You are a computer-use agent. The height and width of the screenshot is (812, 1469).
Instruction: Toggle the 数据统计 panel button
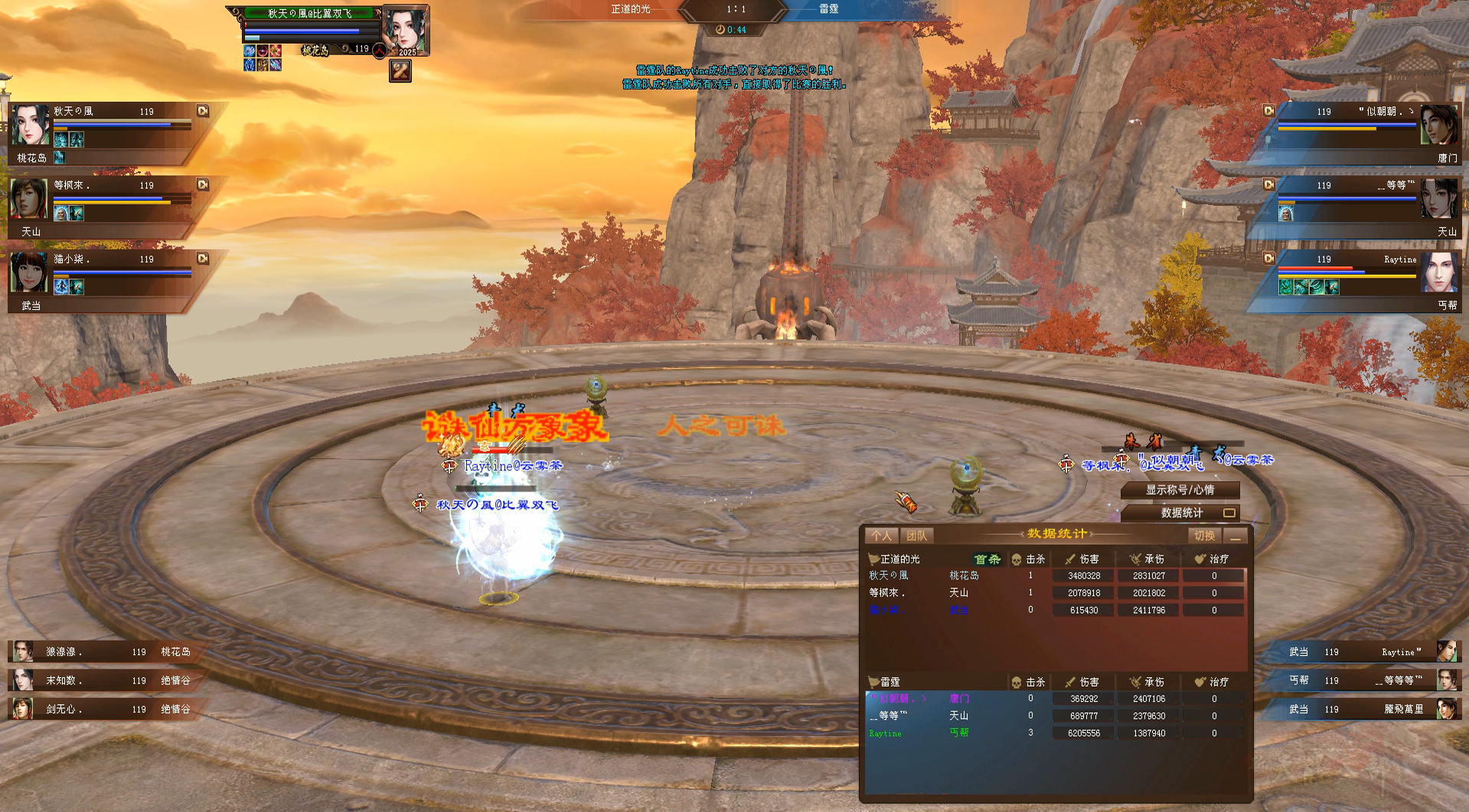1181,513
